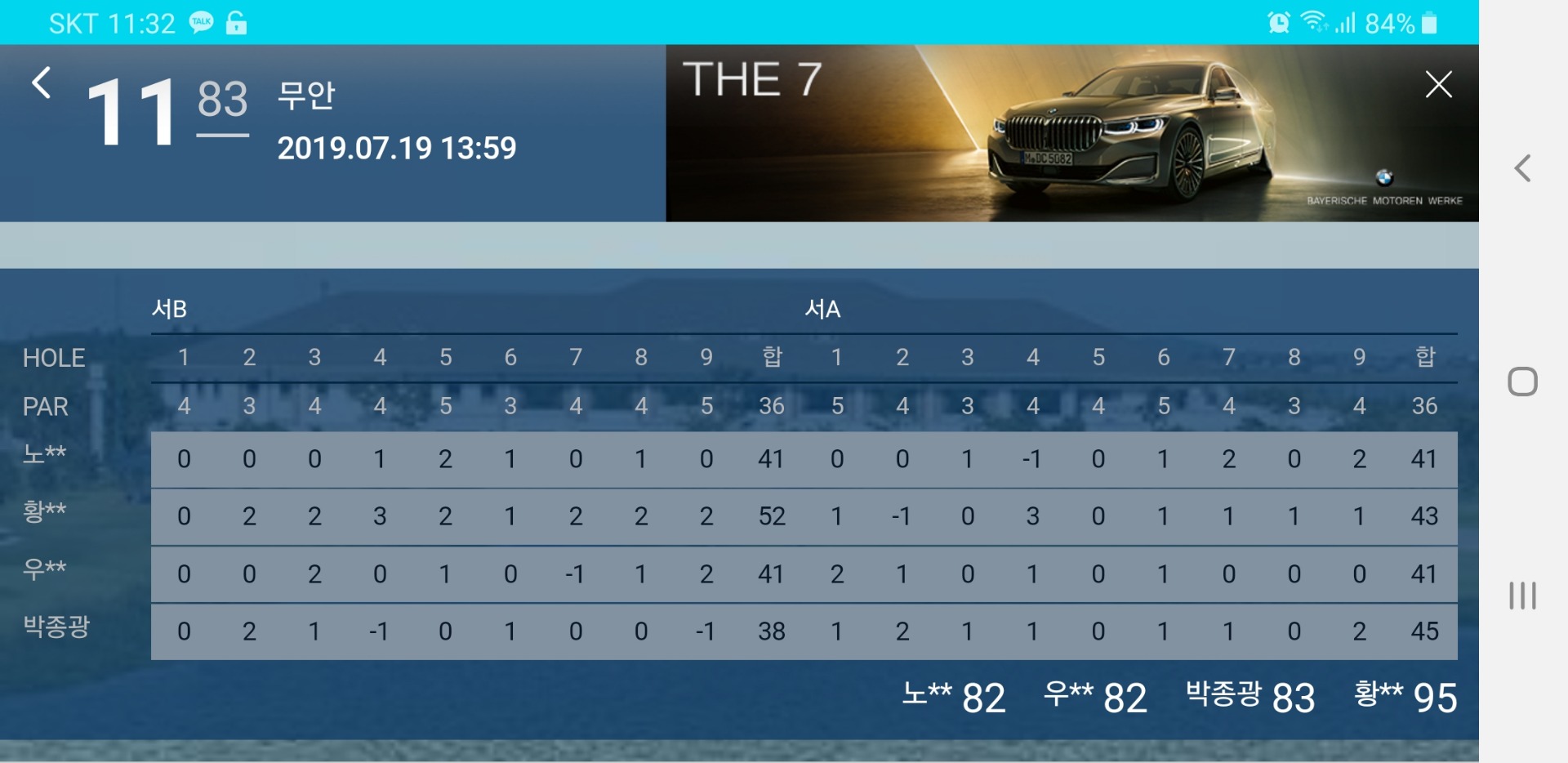The width and height of the screenshot is (1568, 763).
Task: Go back using the top-left arrow
Action: click(x=42, y=83)
